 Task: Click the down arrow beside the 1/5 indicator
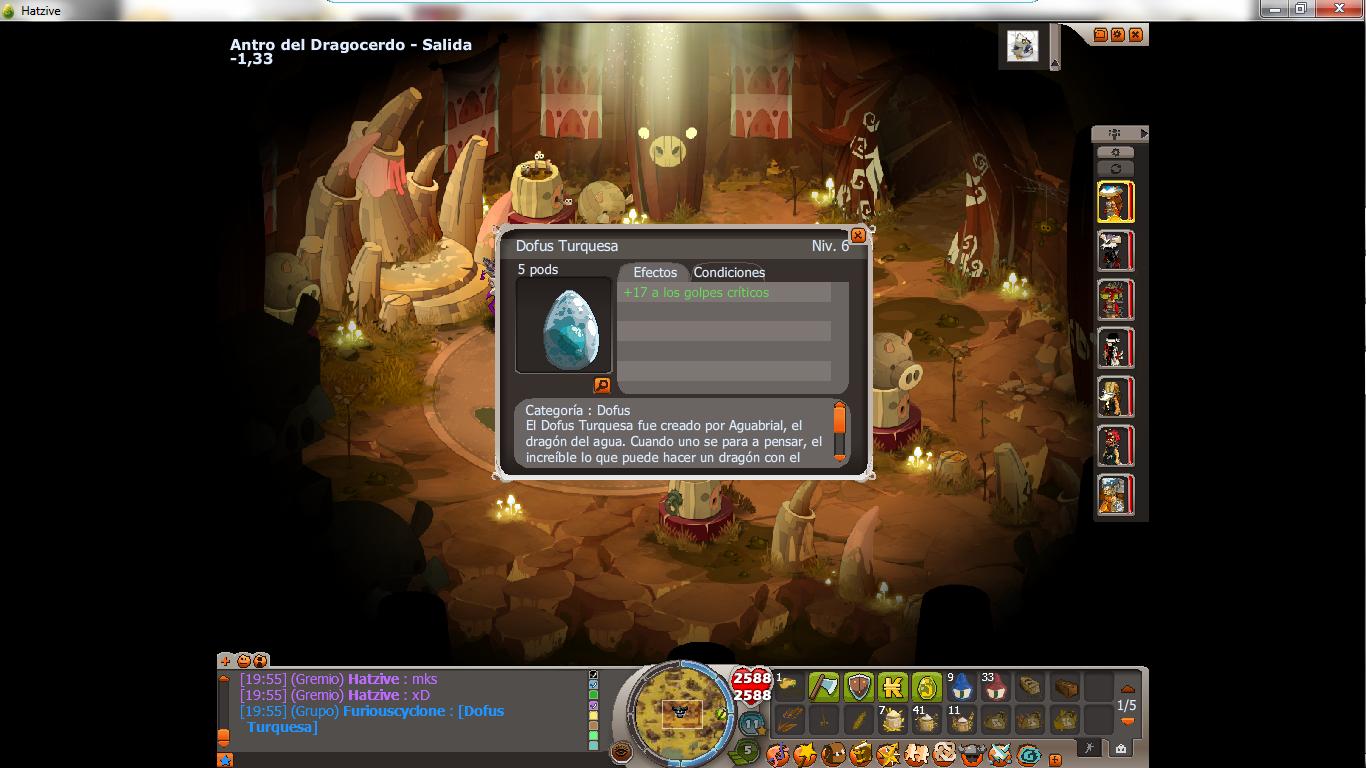click(1127, 721)
